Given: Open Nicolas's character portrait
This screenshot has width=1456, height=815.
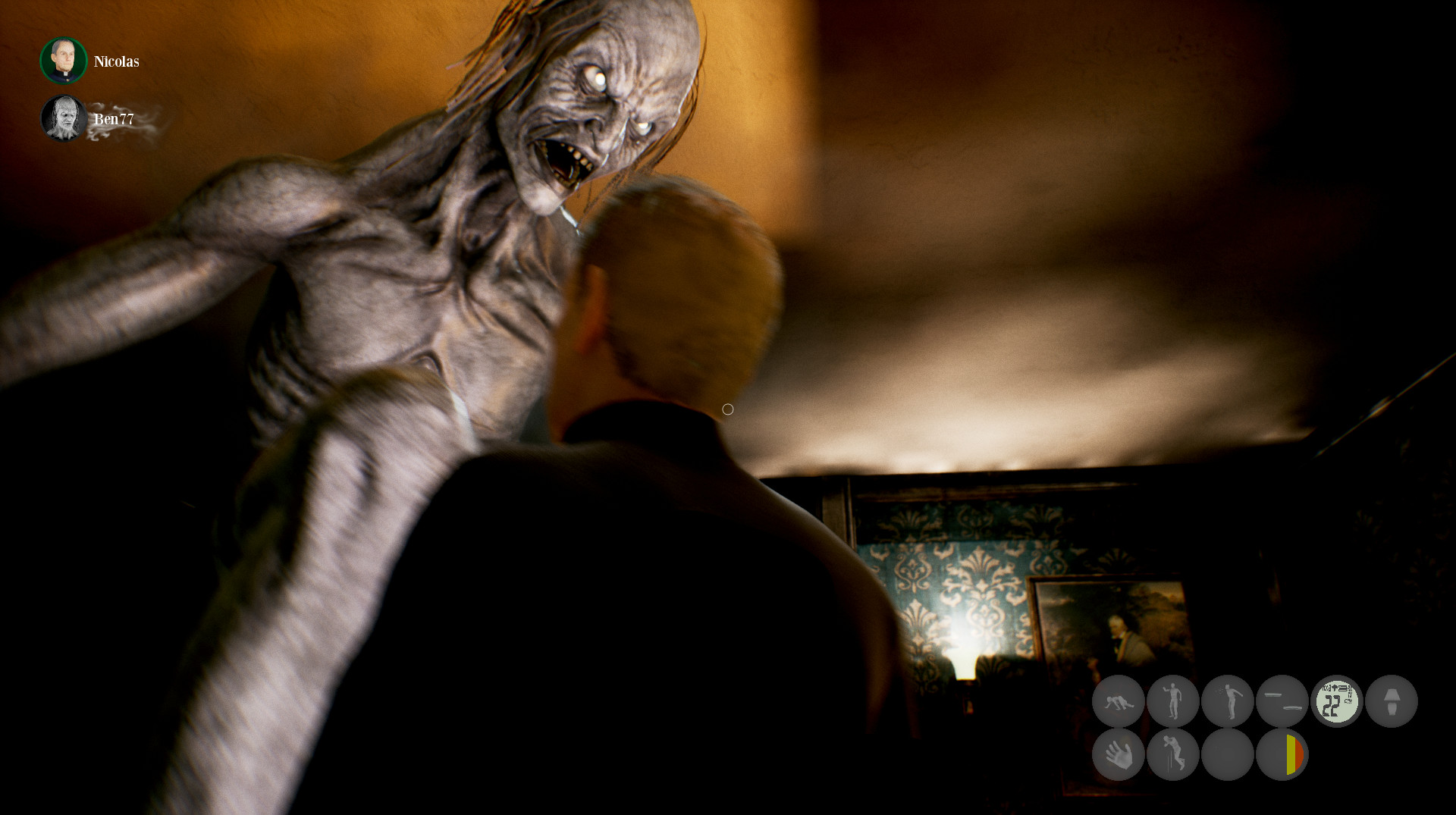Looking at the screenshot, I should point(63,61).
